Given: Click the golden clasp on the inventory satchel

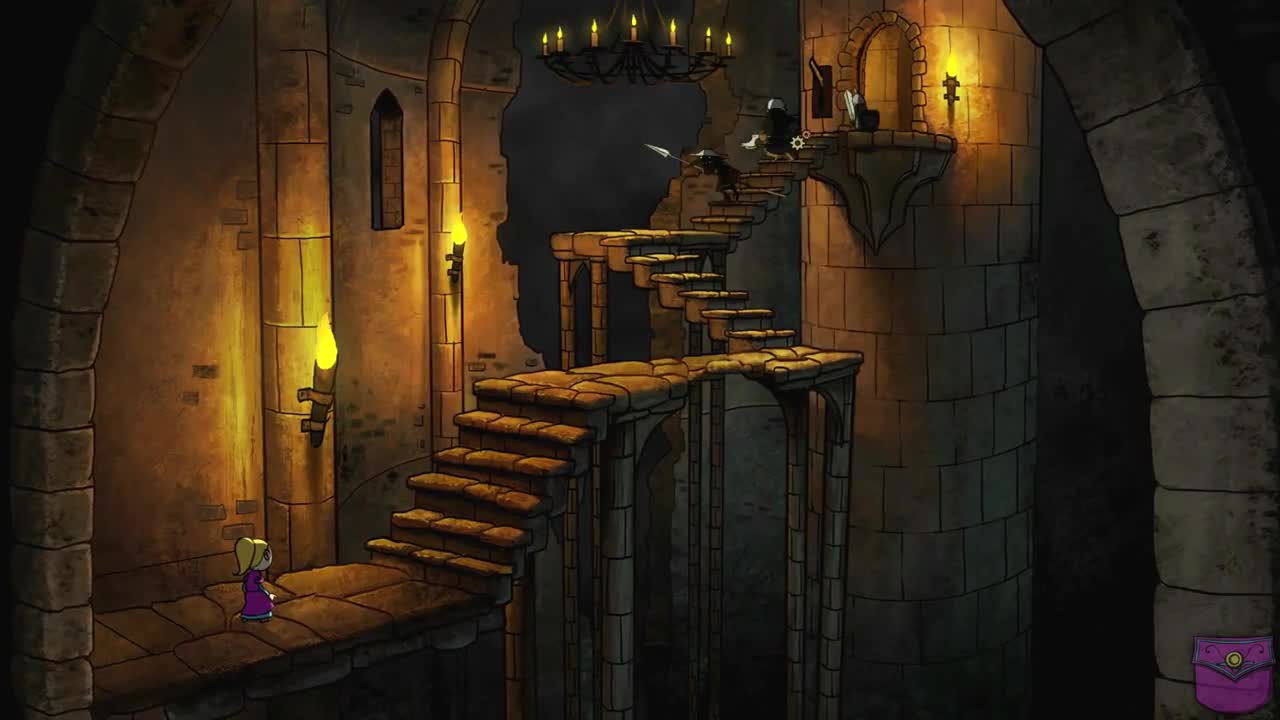Looking at the screenshot, I should coord(1234,658).
